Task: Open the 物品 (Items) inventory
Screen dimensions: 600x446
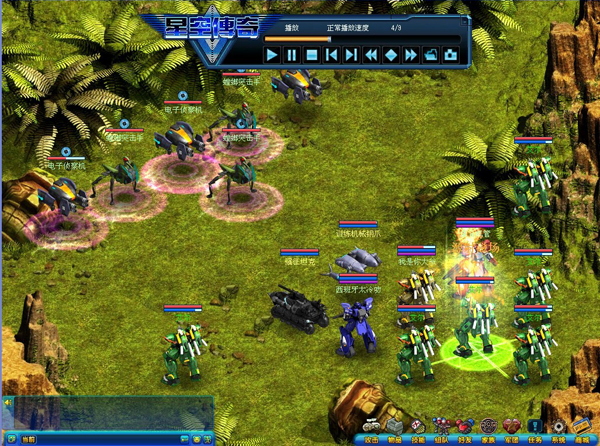Action: tap(395, 431)
